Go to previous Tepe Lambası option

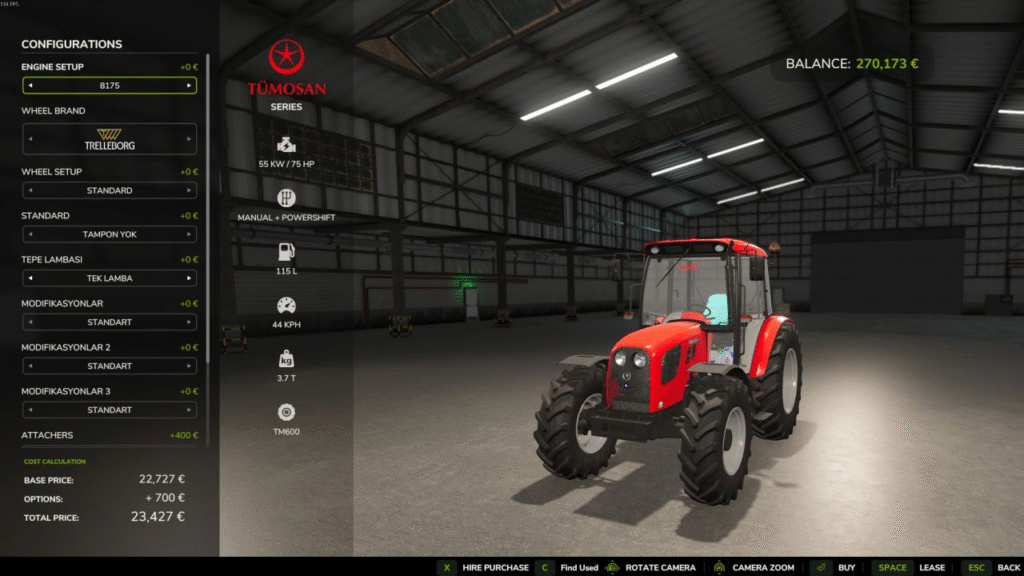coord(29,278)
